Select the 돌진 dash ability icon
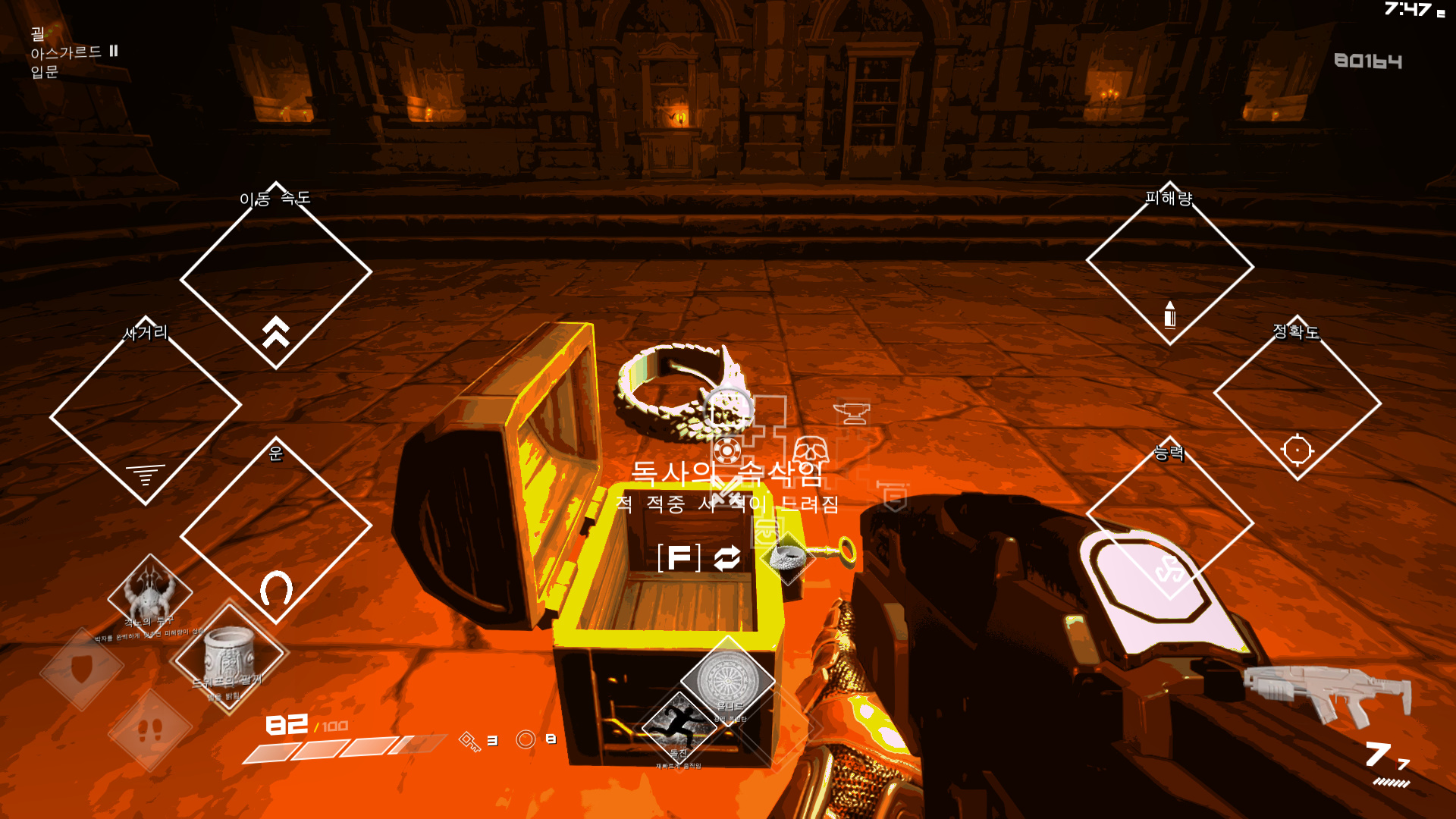Image resolution: width=1456 pixels, height=819 pixels. pos(677,726)
